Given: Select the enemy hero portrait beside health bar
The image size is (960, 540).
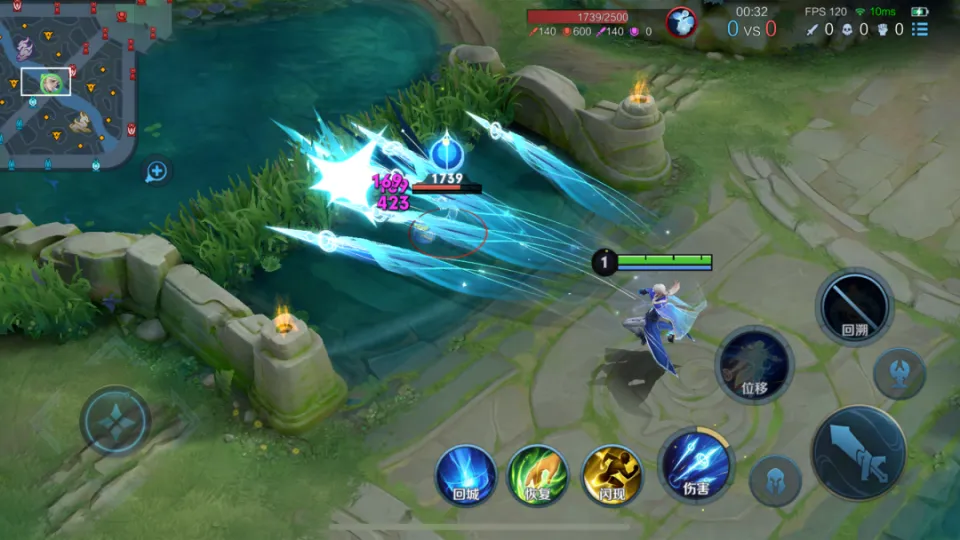Looking at the screenshot, I should [681, 21].
